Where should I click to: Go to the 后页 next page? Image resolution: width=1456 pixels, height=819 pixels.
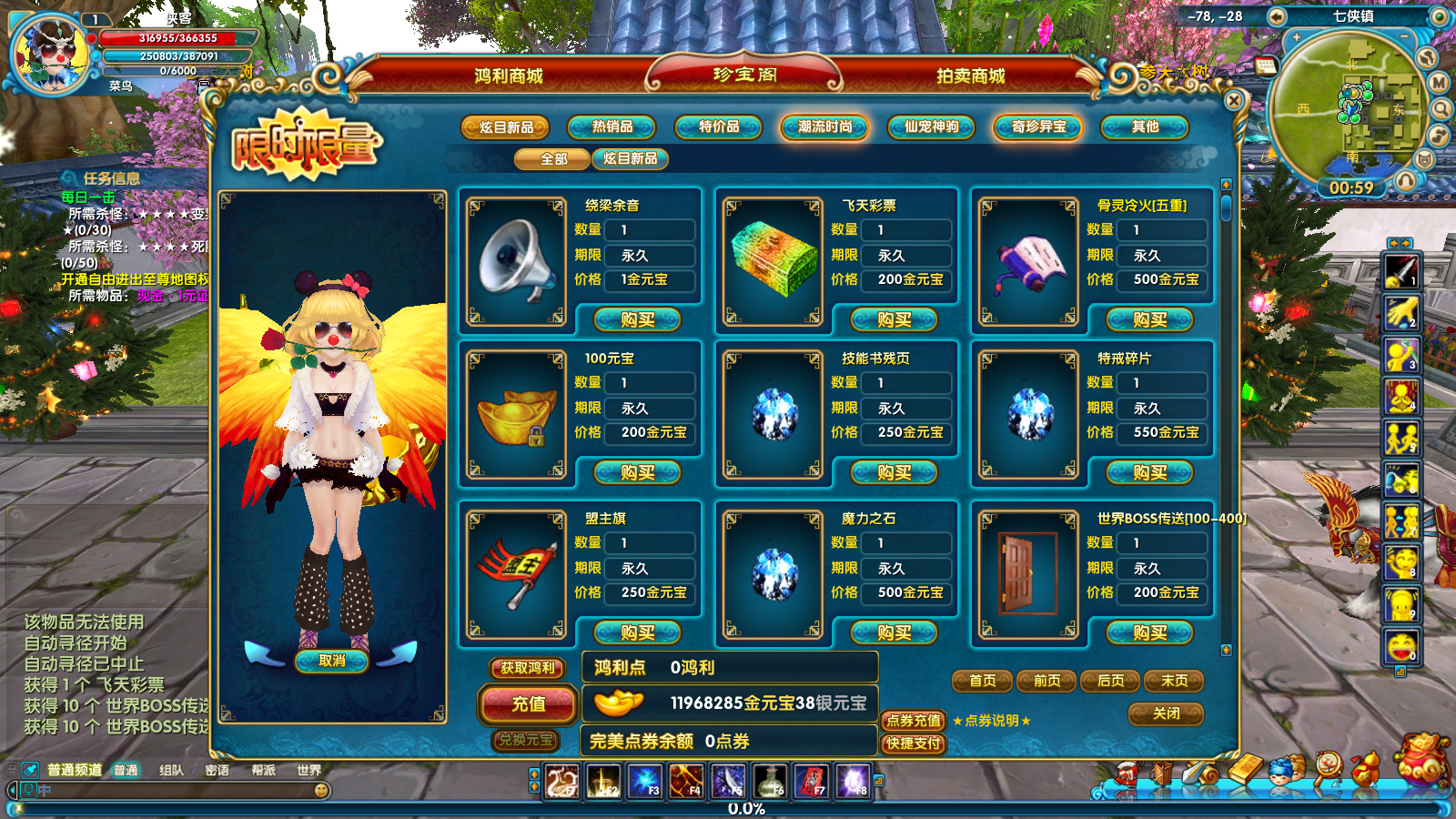(1110, 681)
